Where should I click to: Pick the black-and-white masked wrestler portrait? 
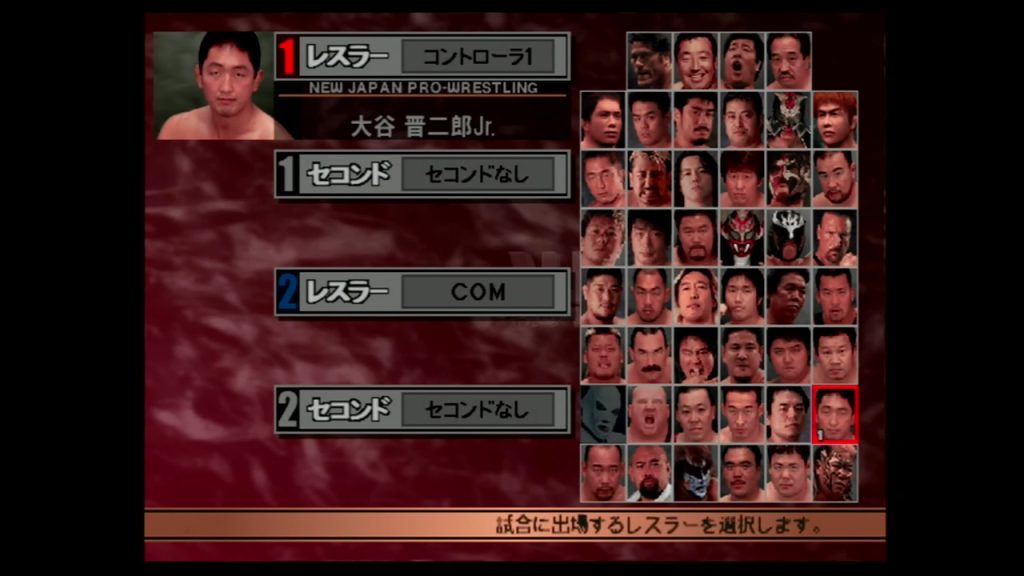[789, 238]
